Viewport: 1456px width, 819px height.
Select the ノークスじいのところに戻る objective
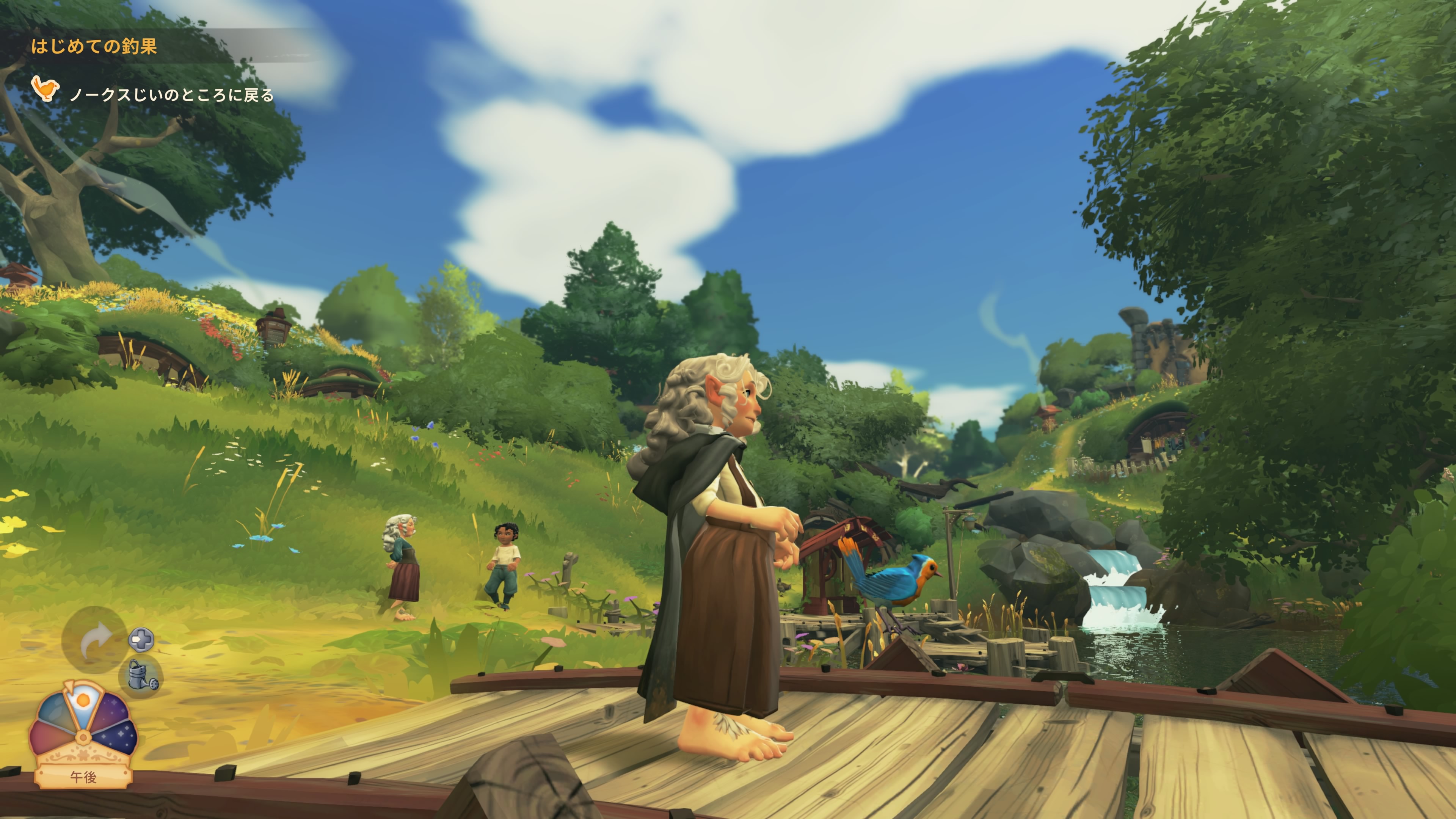[171, 94]
